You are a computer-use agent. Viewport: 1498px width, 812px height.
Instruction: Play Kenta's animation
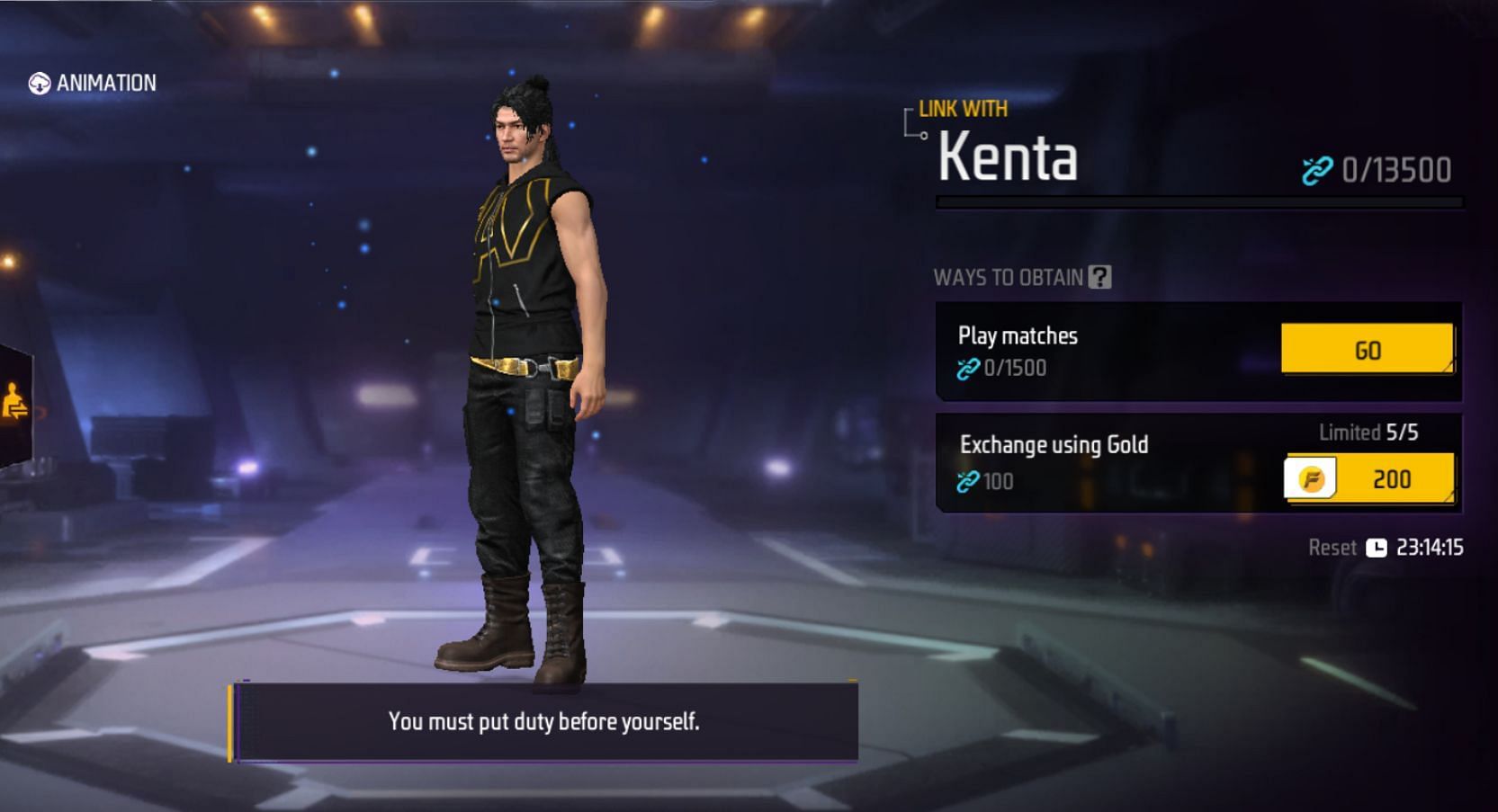[x=92, y=84]
